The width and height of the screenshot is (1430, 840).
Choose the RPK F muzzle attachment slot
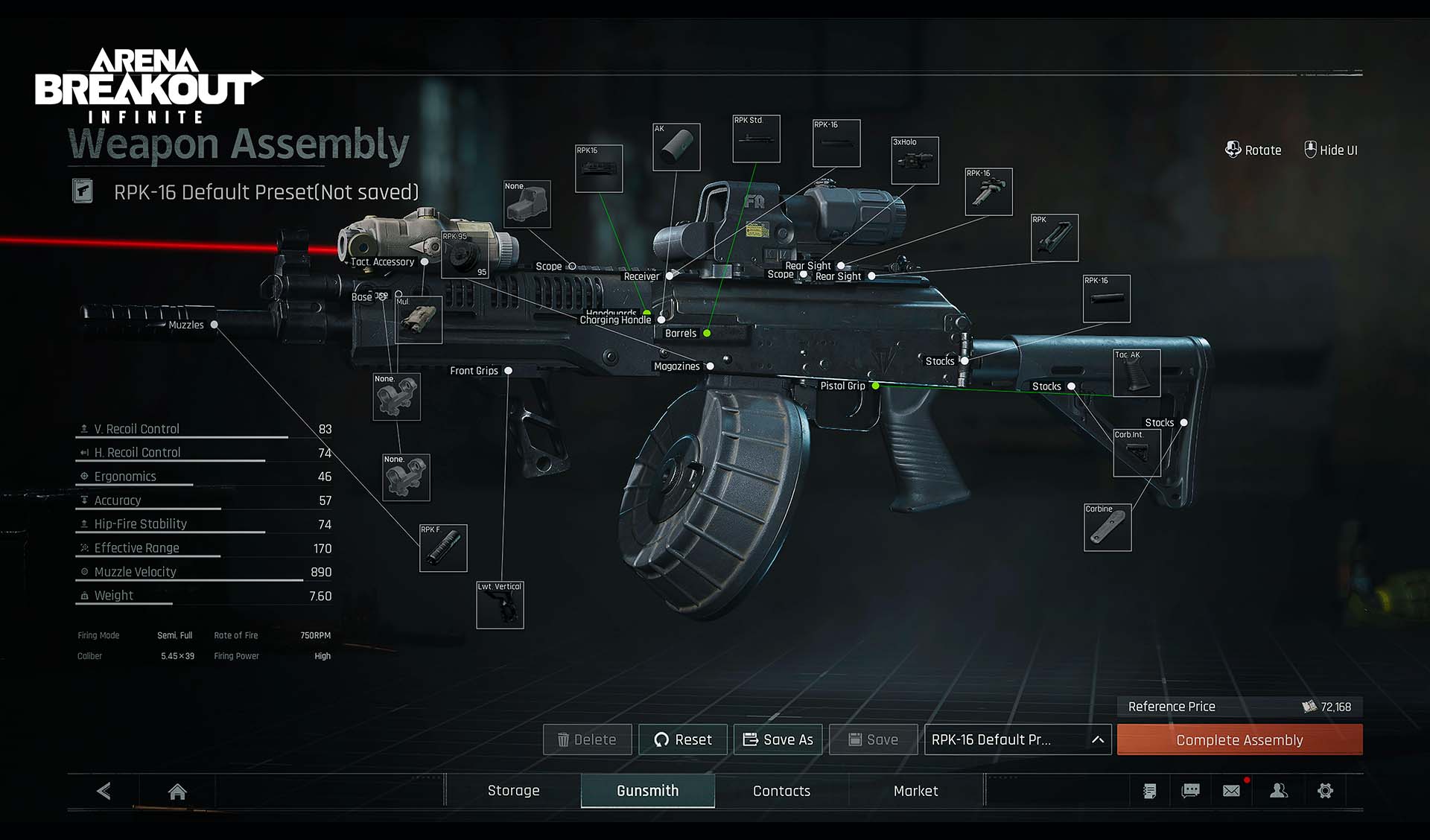click(443, 548)
